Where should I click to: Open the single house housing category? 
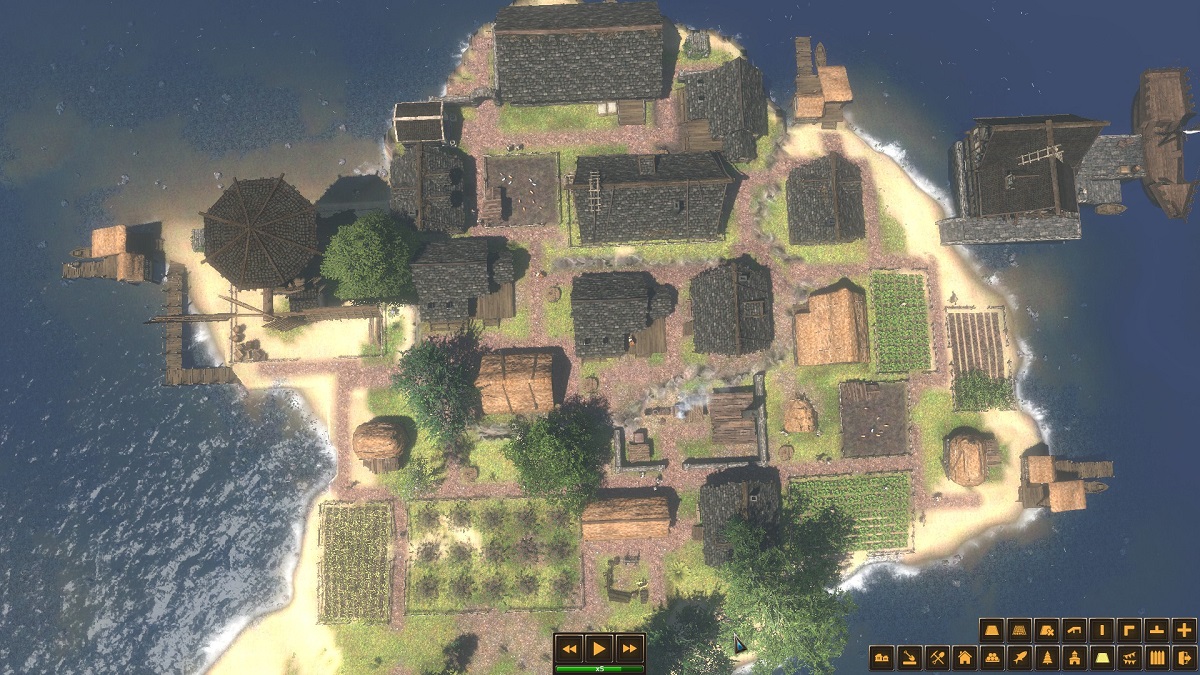tap(964, 657)
